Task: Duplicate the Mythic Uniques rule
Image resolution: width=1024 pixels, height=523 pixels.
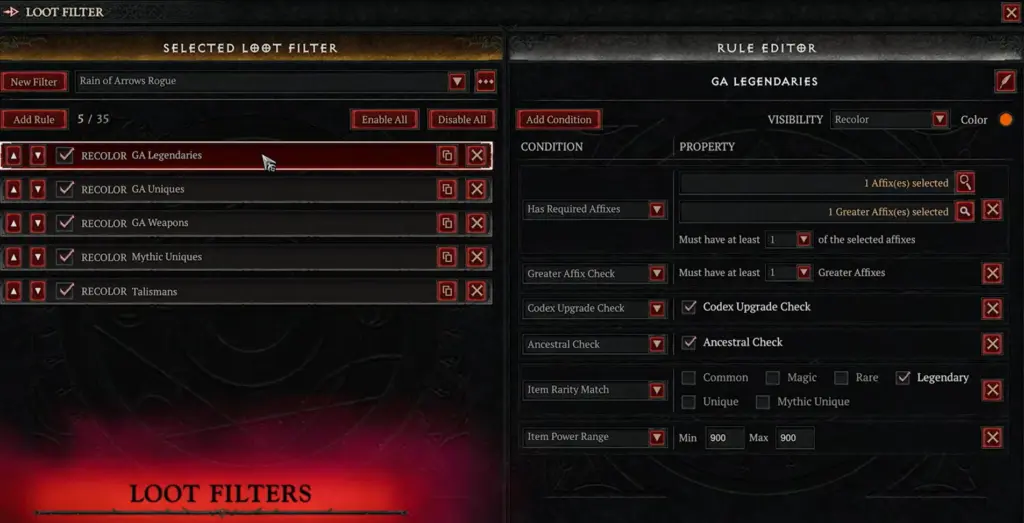Action: click(447, 257)
